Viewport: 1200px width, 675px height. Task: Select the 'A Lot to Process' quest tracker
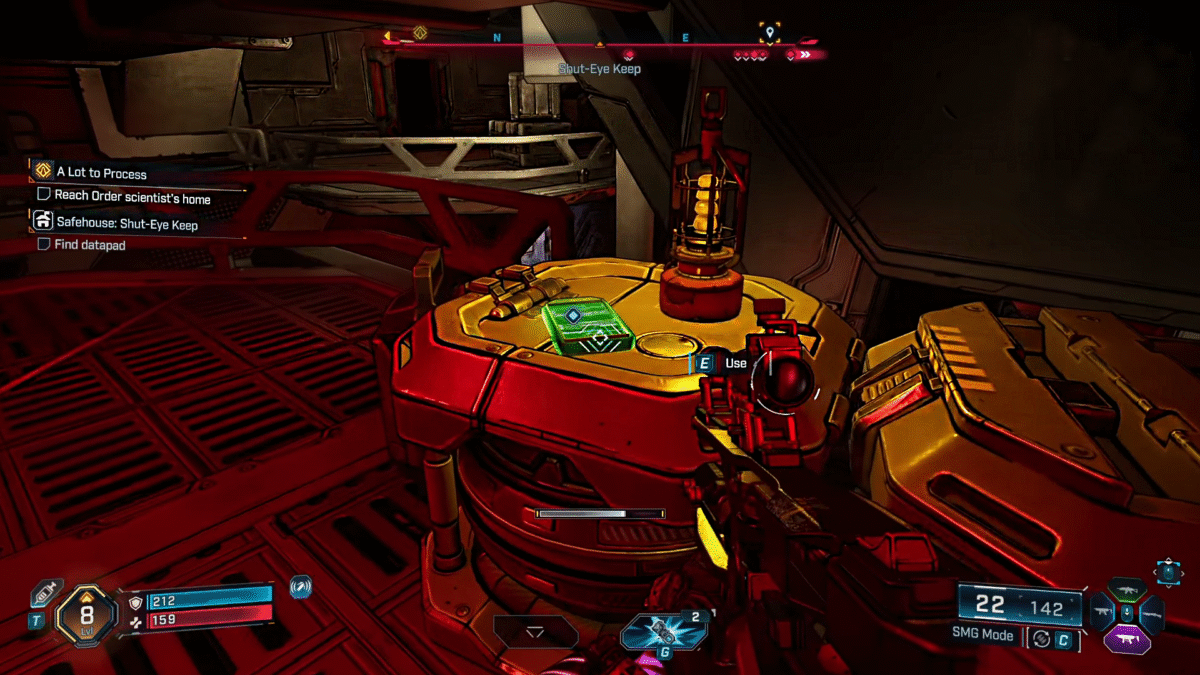pyautogui.click(x=103, y=173)
